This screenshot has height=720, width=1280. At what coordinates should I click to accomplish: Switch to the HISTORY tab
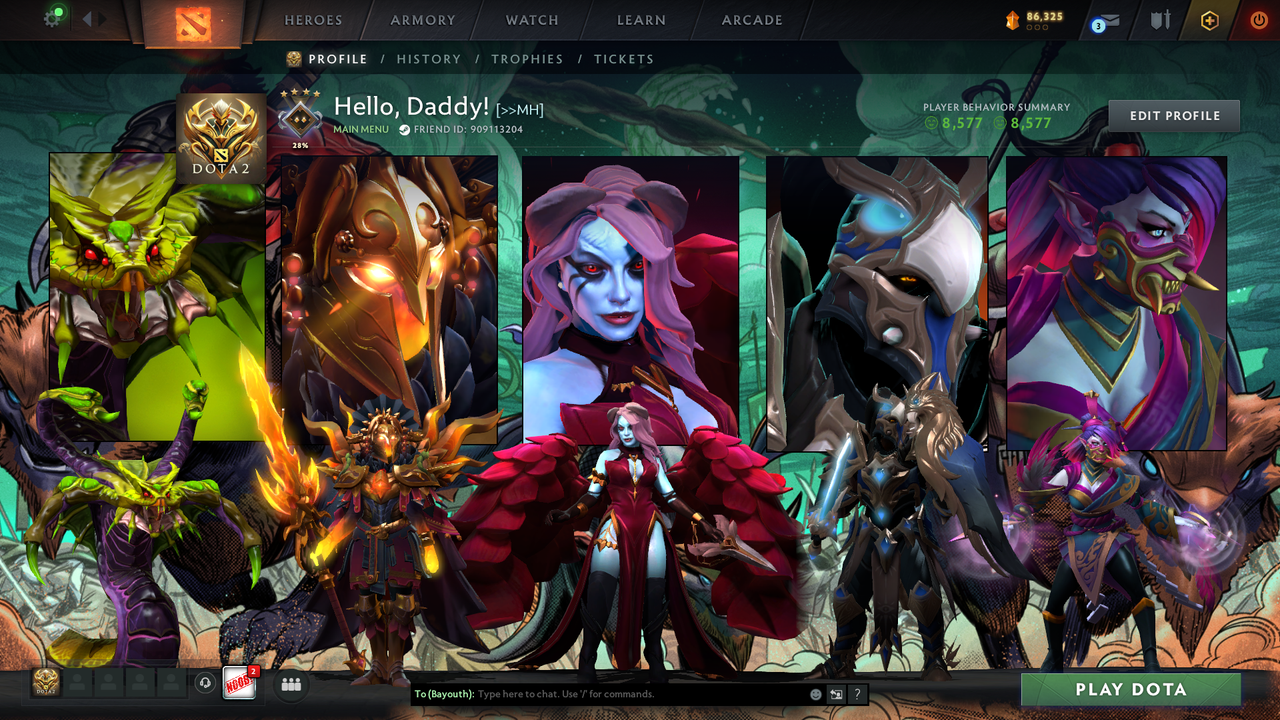[x=429, y=59]
